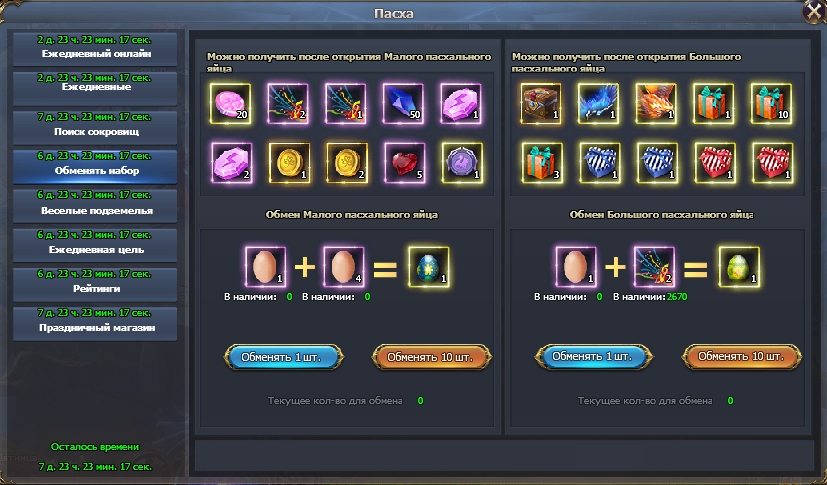
Task: Open the Веселые подземелья tab
Action: 96,205
